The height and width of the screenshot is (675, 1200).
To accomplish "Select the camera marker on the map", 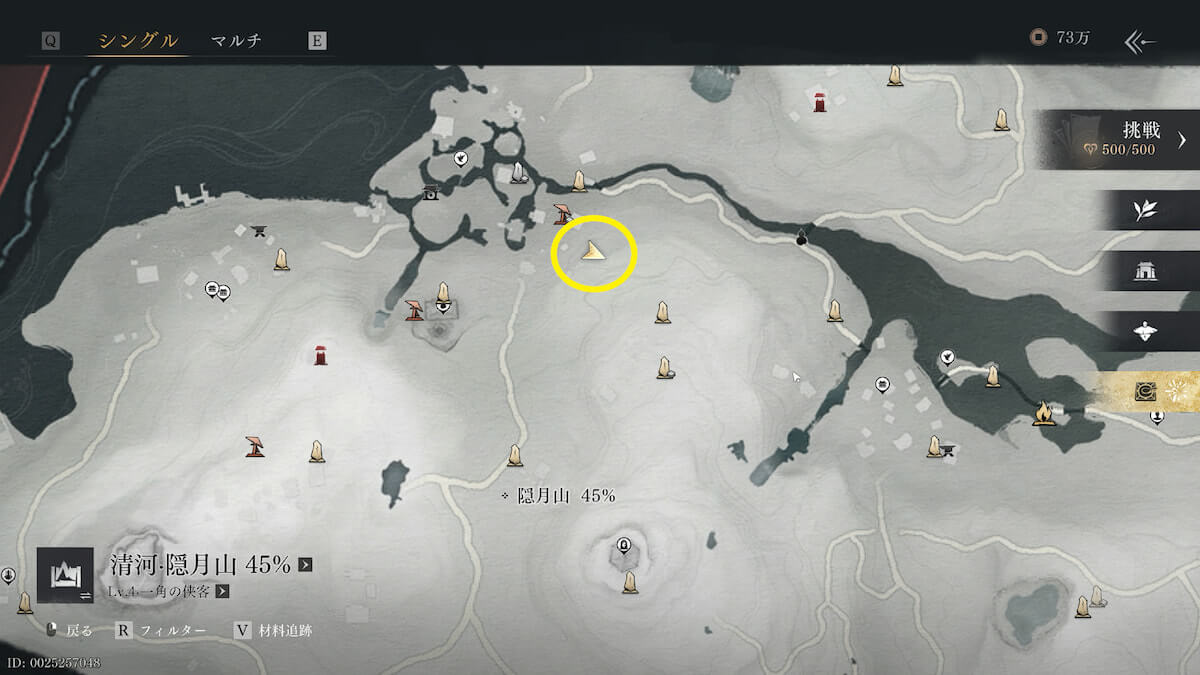I will click(431, 193).
